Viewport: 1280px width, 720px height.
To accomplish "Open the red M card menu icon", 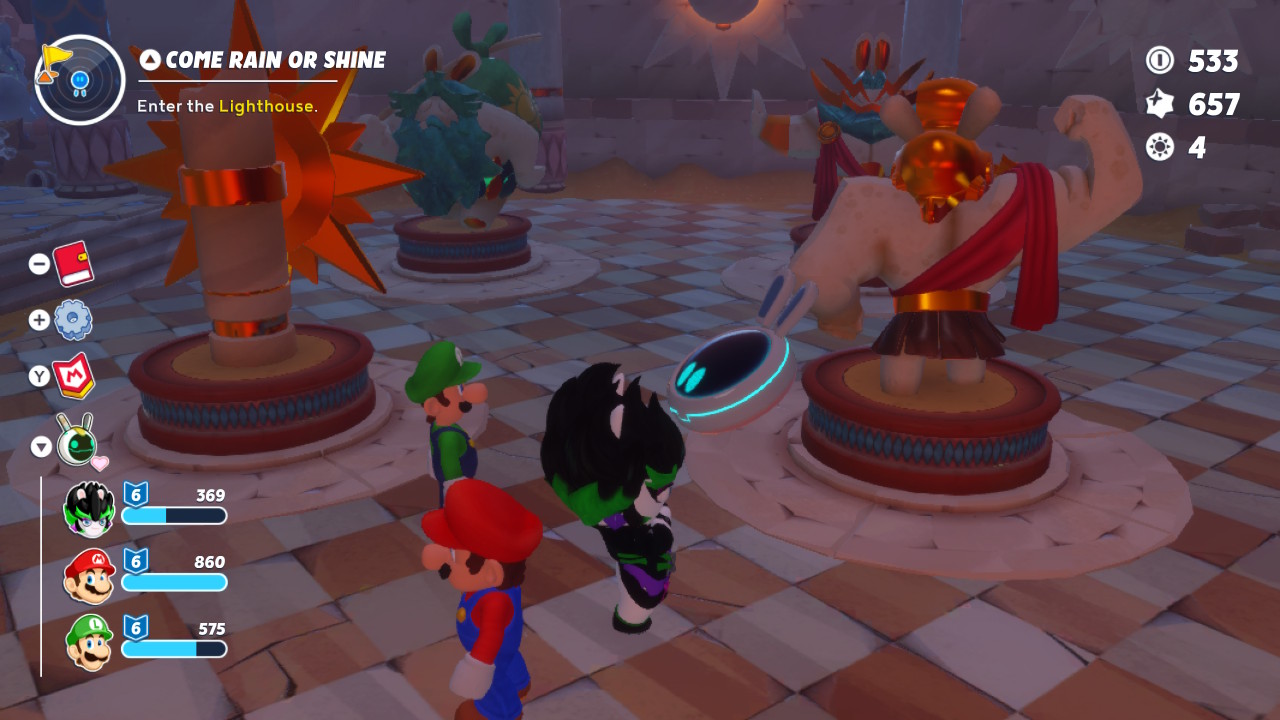I will [x=73, y=376].
